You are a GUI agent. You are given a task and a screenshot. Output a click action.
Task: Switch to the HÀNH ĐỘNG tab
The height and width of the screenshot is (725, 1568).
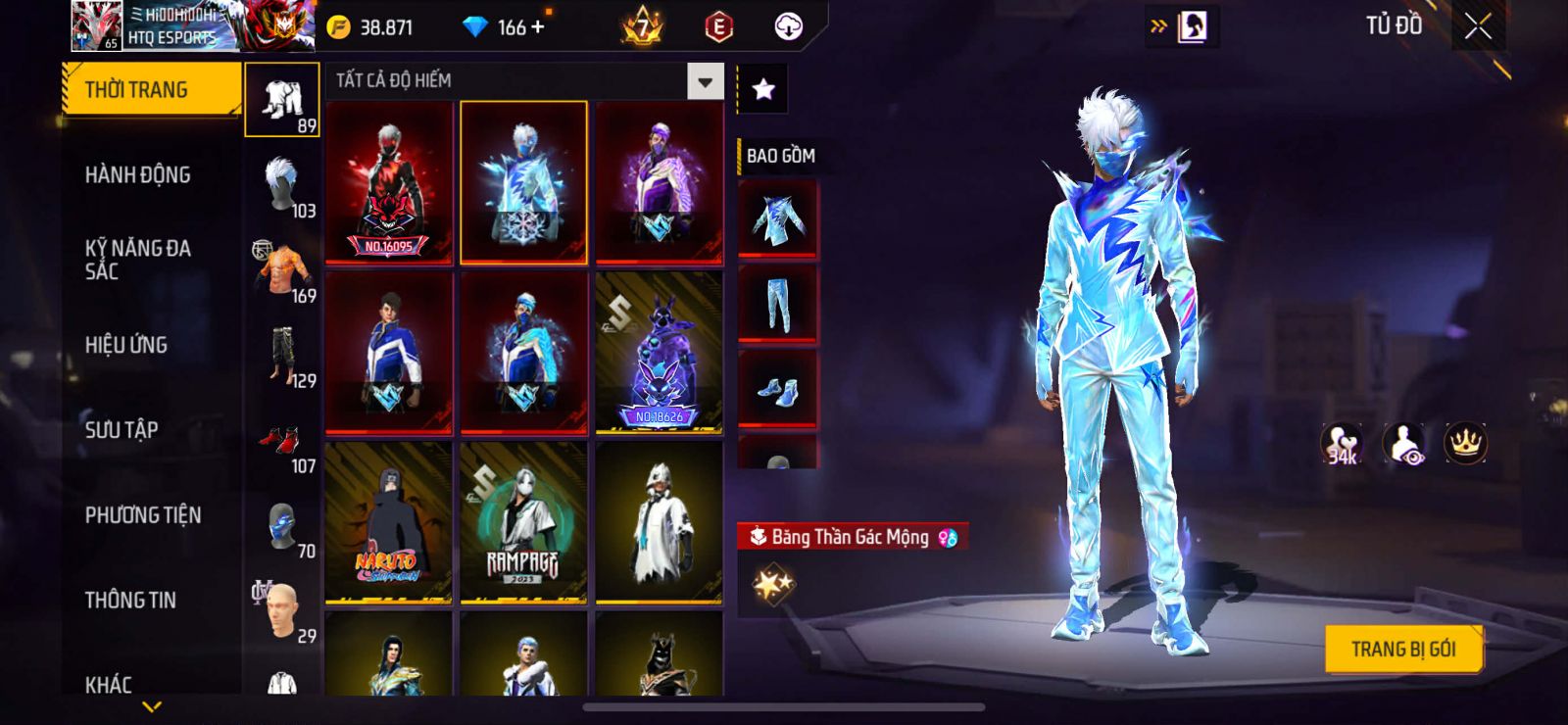137,175
